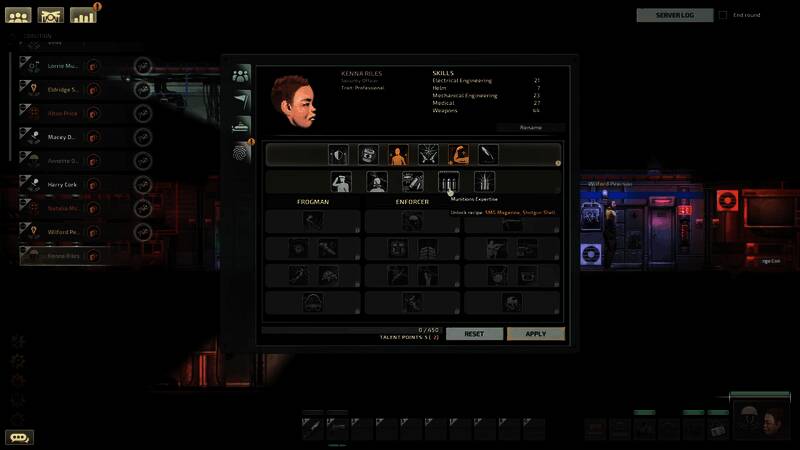Open the chat box button
The image size is (800, 450).
19,437
